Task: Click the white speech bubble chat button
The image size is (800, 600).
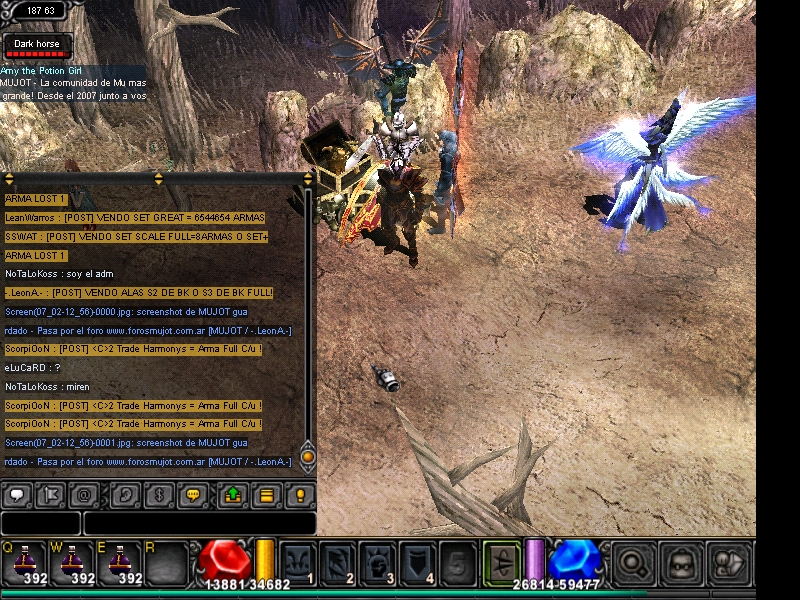Action: pos(17,495)
